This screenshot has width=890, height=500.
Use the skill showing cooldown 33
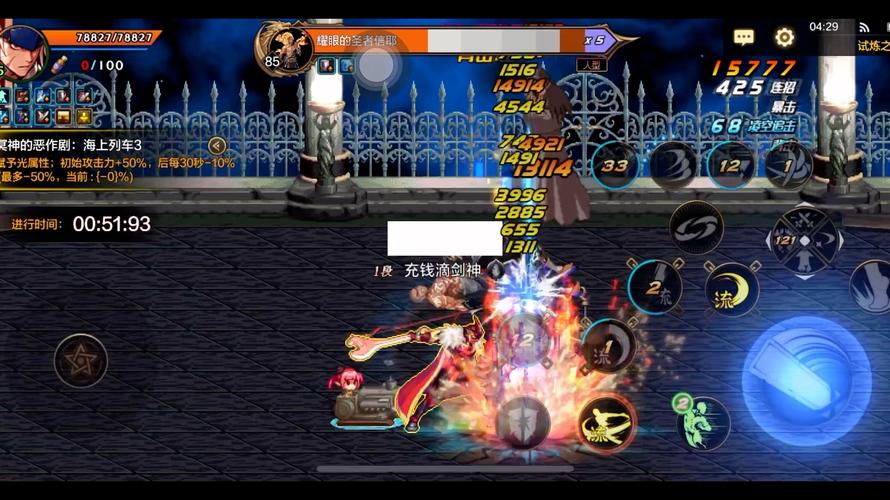click(615, 166)
